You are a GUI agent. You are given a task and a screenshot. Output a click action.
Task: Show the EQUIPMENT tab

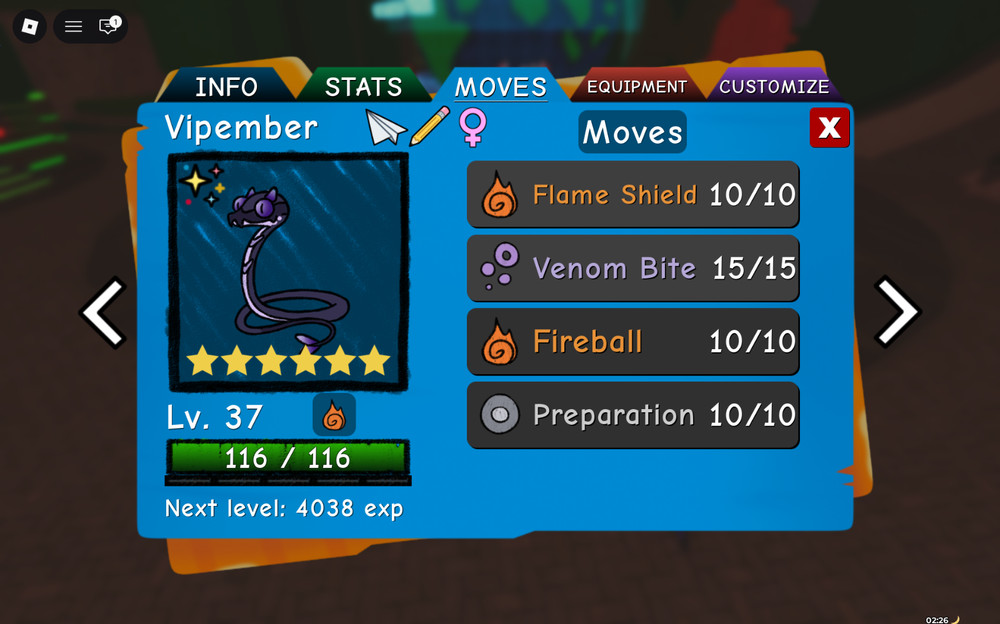coord(637,87)
